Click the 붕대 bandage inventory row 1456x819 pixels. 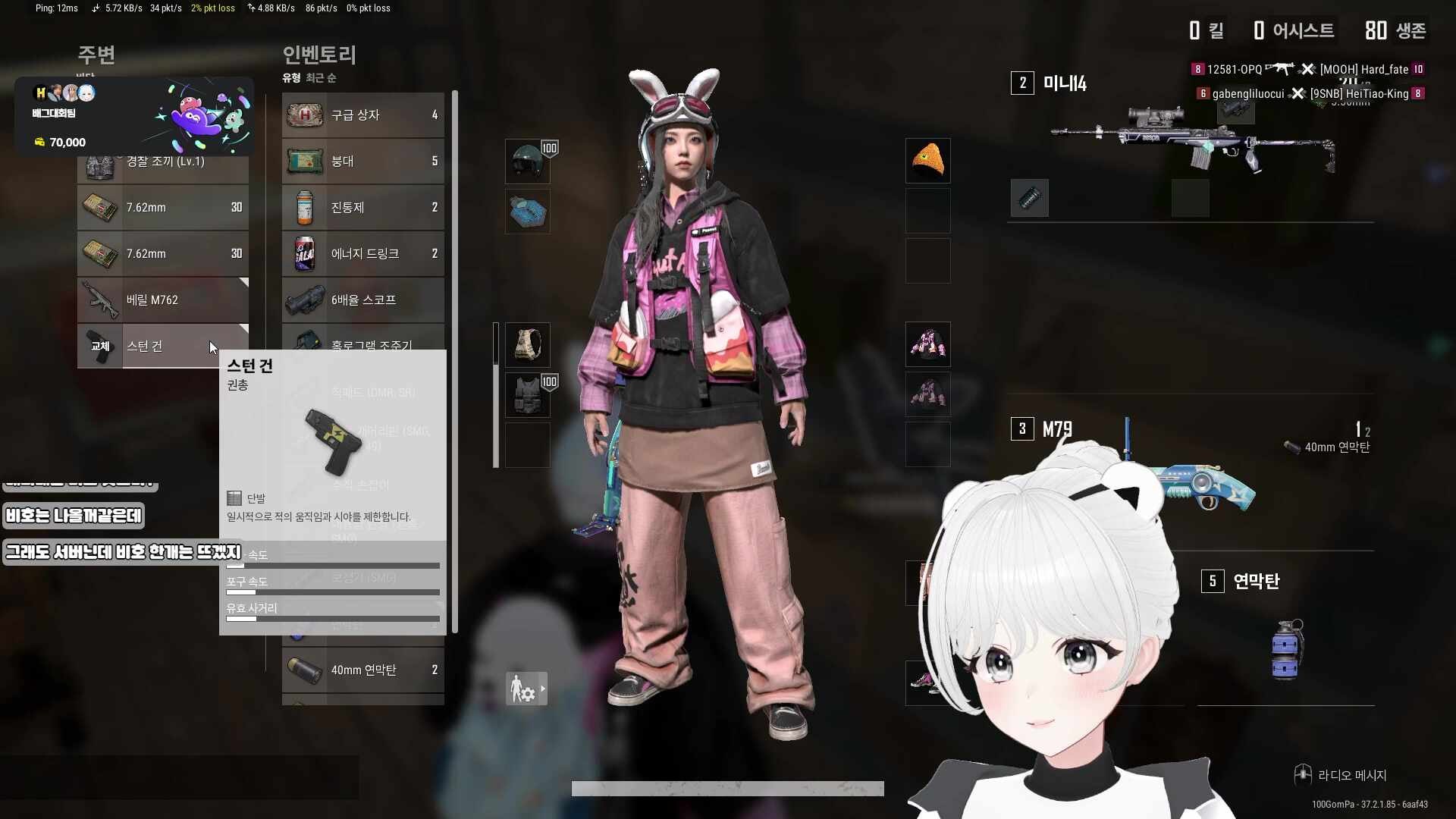click(x=362, y=162)
